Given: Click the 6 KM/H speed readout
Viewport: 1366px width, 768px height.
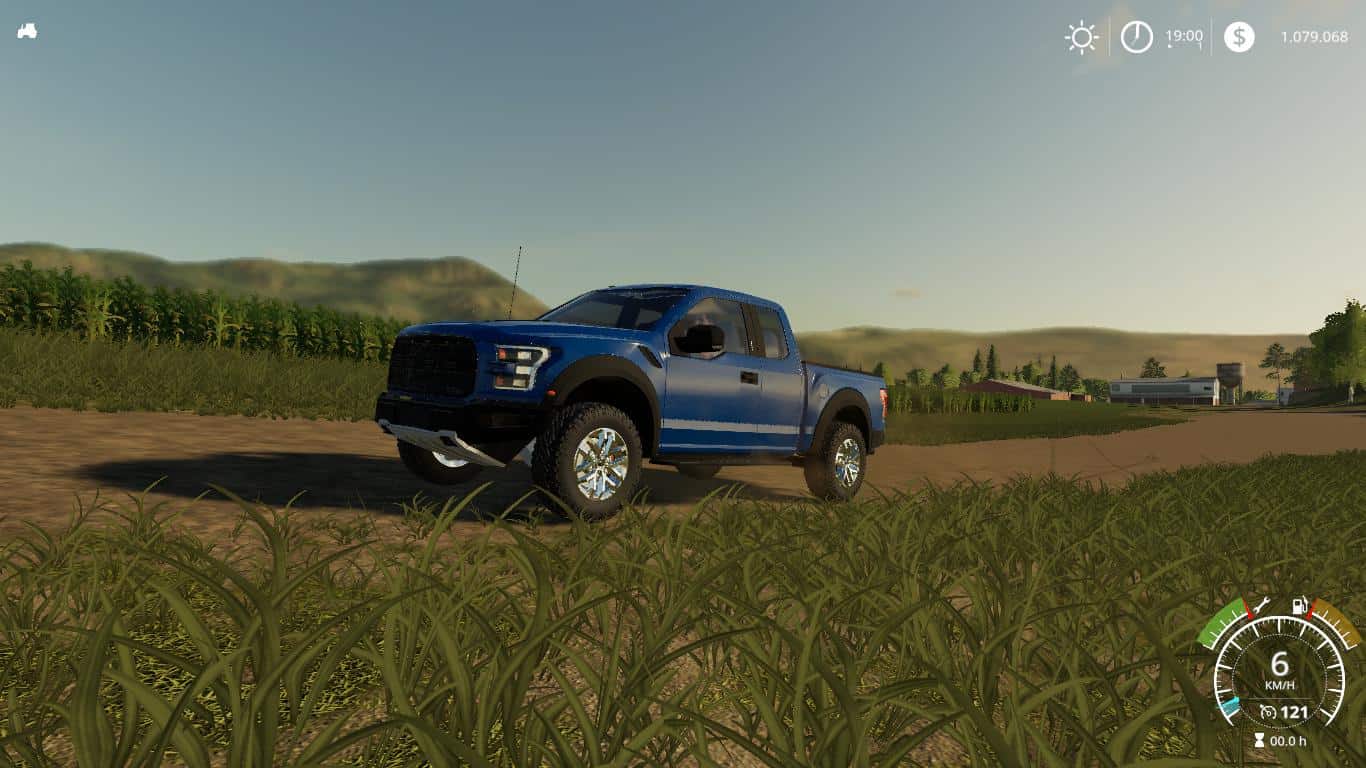Looking at the screenshot, I should tap(1280, 662).
